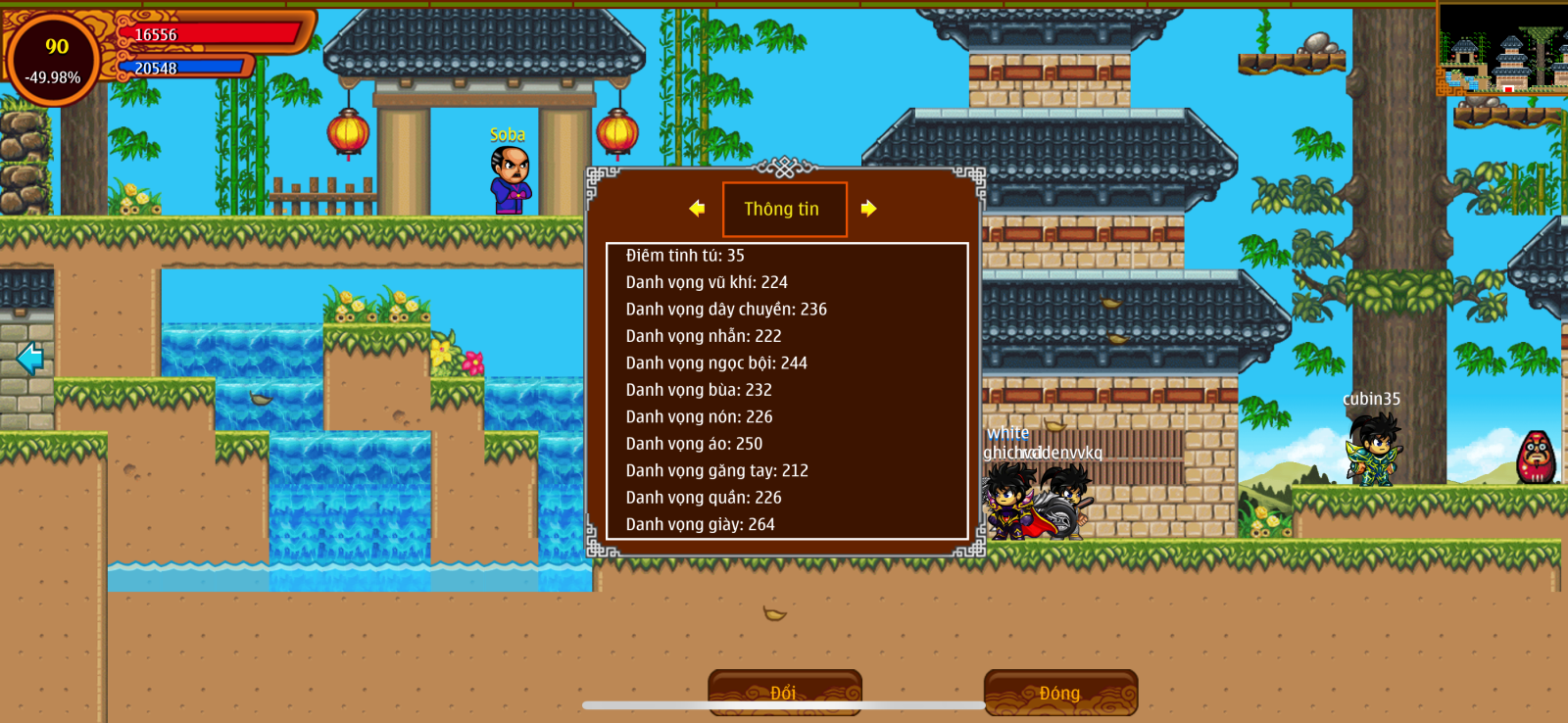The image size is (1568, 723).
Task: Tap the blue left arrow at screen edge
Action: (x=30, y=359)
